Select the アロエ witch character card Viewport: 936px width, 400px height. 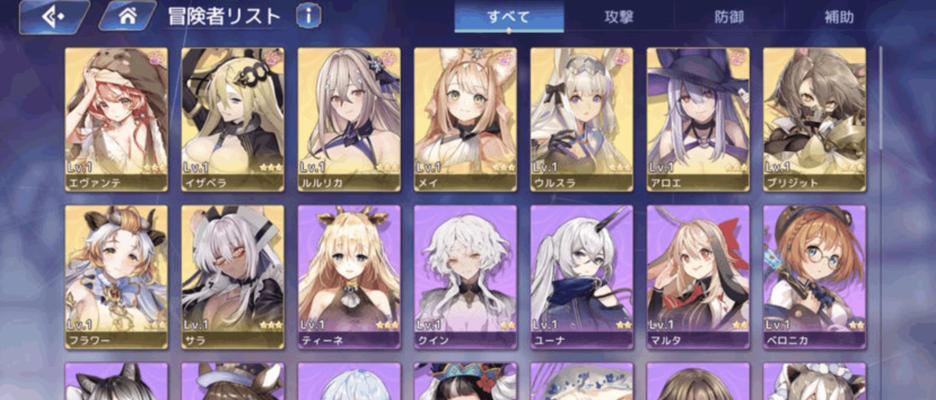pos(698,119)
